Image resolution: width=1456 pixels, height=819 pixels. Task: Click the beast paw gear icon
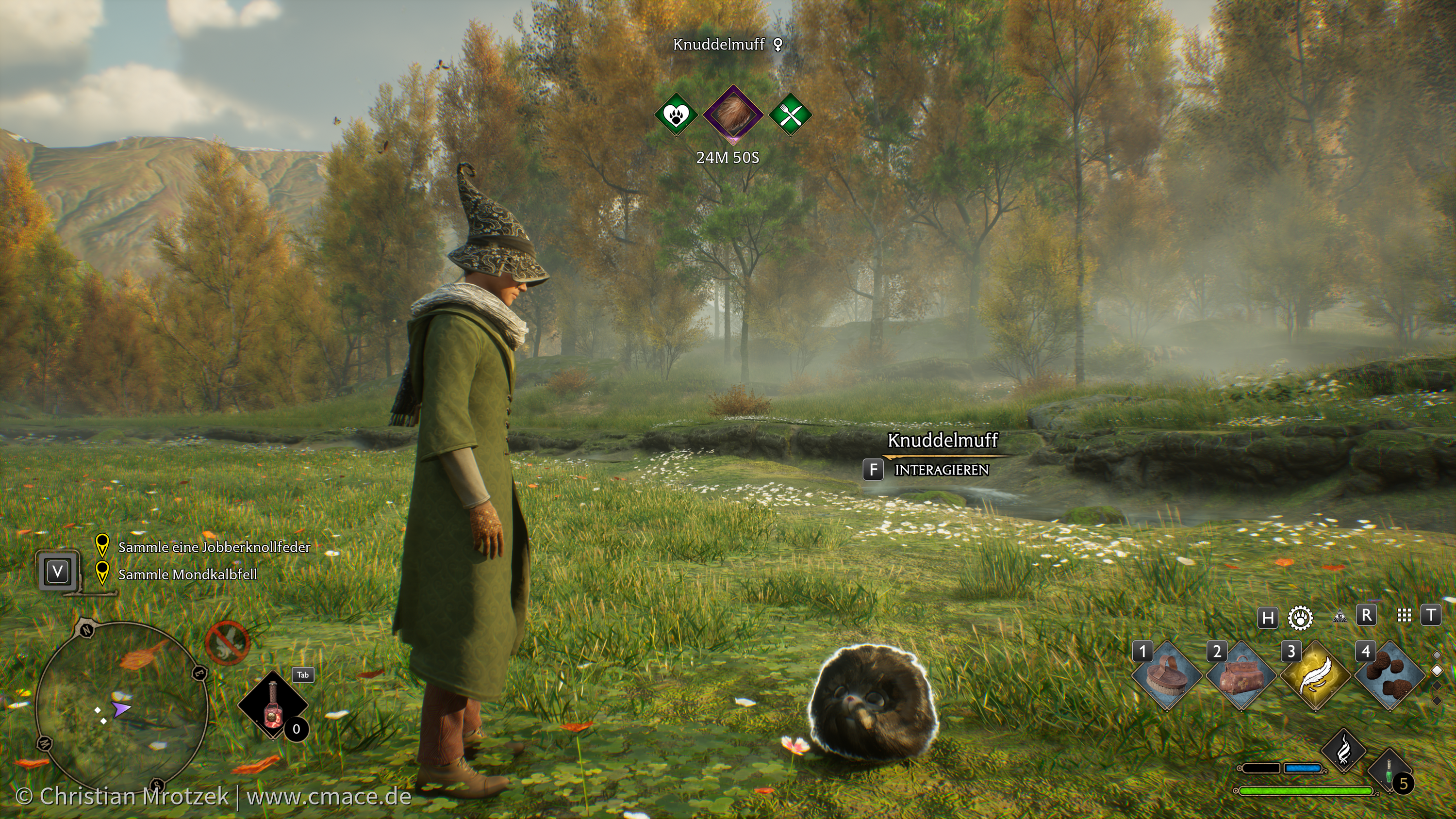[1300, 617]
